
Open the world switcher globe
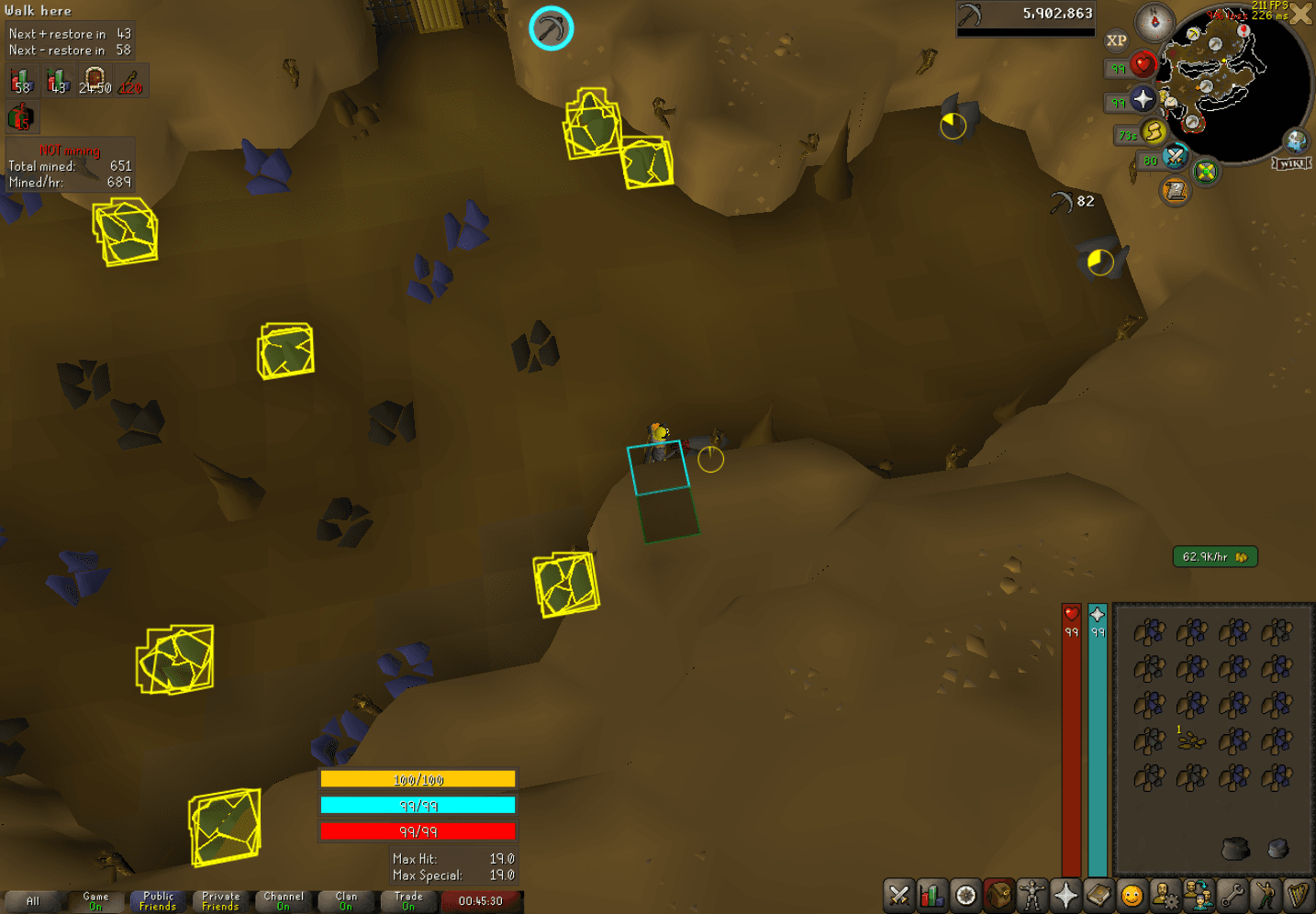click(x=1295, y=141)
